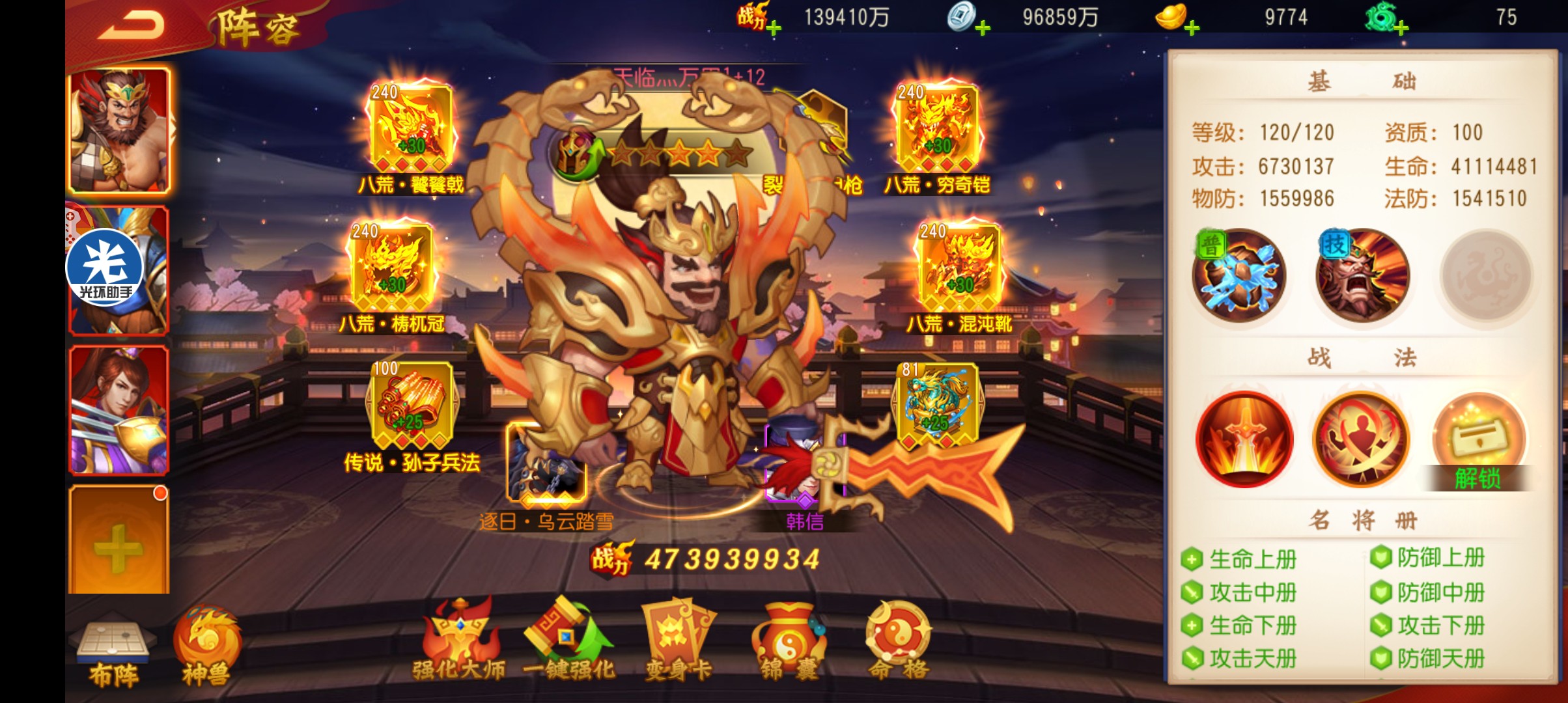Add more gold ingots with the plus
1568x703 pixels.
point(1192,28)
